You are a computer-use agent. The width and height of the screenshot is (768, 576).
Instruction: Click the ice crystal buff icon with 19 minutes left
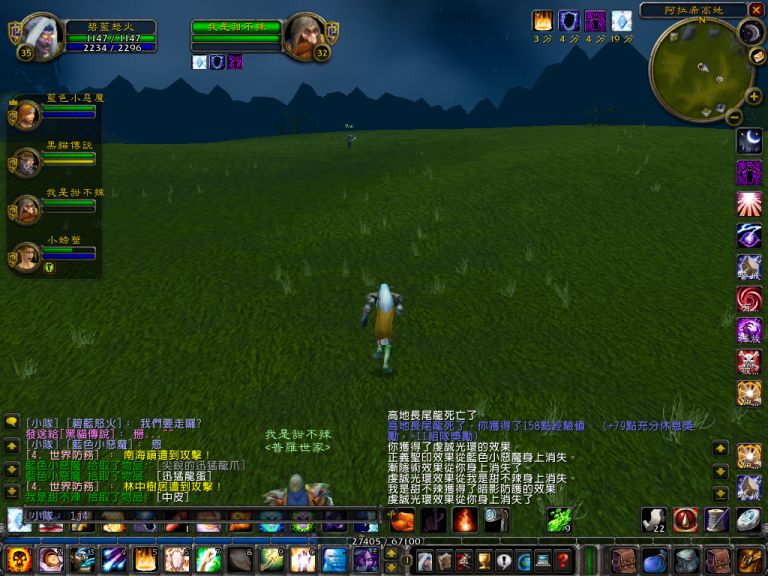tap(621, 21)
